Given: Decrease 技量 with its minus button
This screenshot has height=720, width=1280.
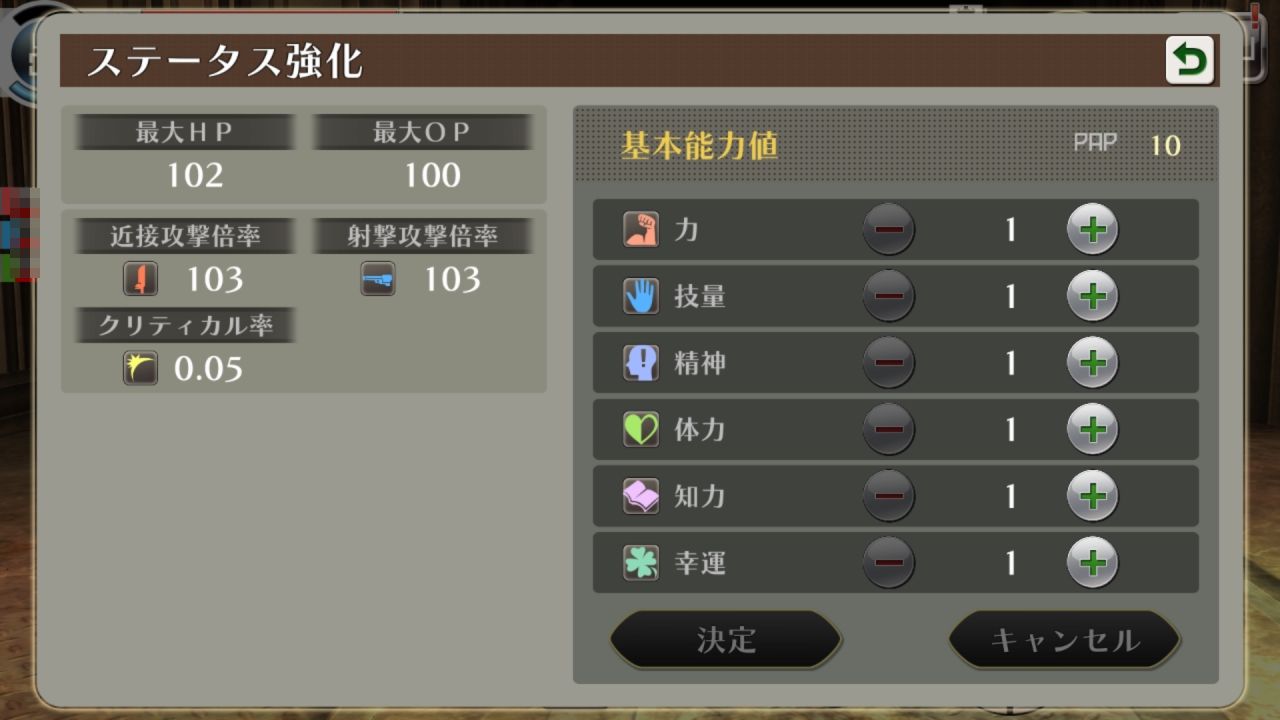Looking at the screenshot, I should [x=889, y=296].
